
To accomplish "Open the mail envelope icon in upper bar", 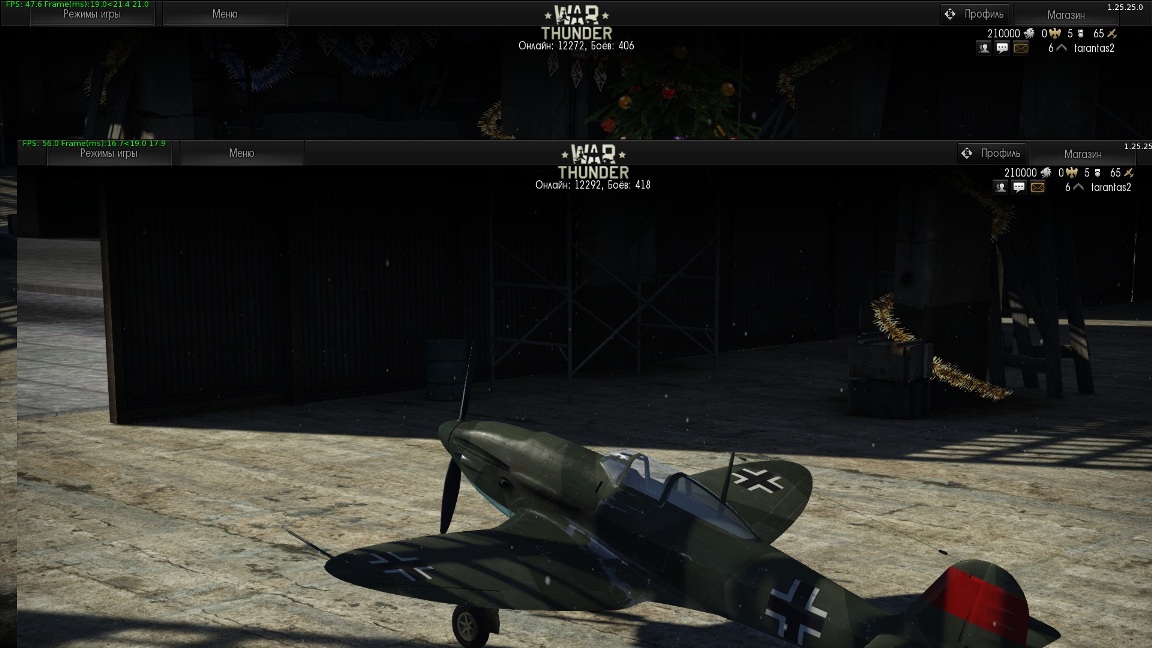I will [1020, 47].
